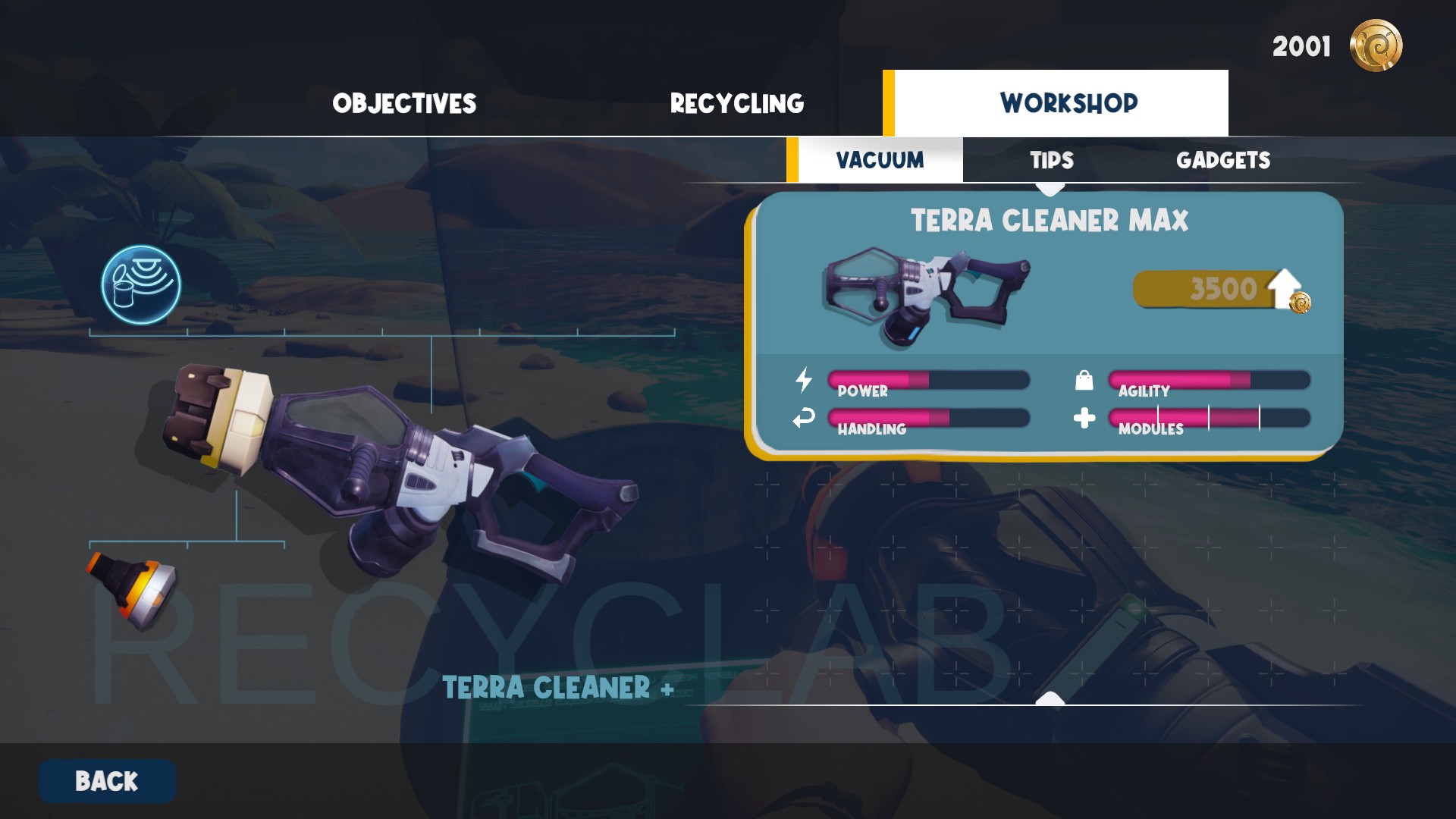The height and width of the screenshot is (819, 1456).
Task: Open the Recycling tab
Action: tap(736, 103)
